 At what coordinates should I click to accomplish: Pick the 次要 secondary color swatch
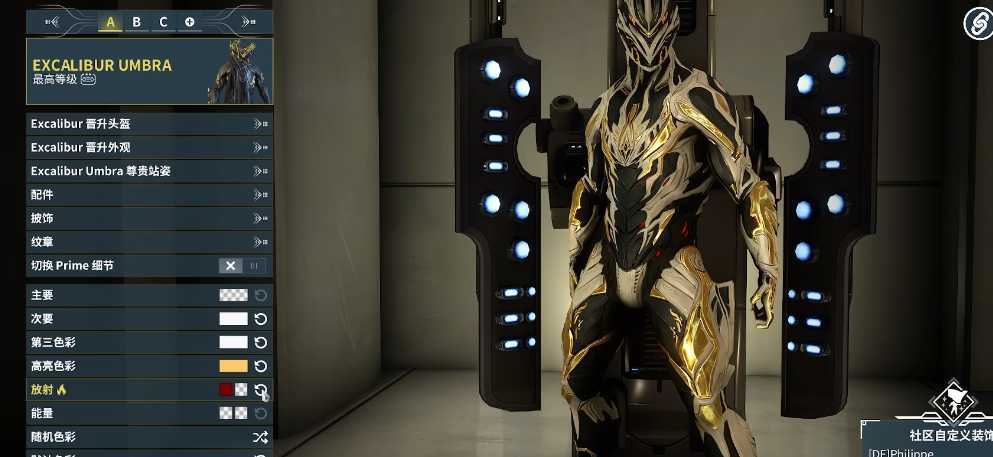pyautogui.click(x=233, y=319)
